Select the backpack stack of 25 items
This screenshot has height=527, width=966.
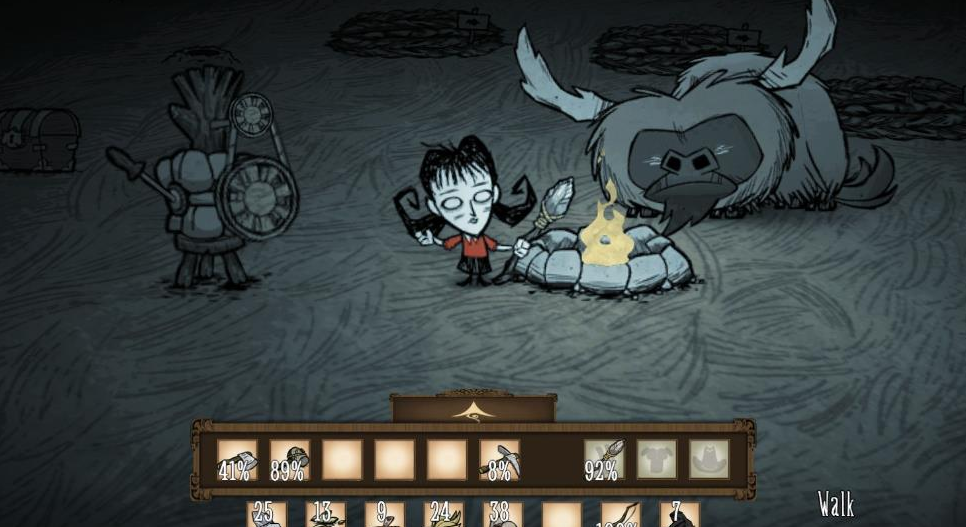[x=267, y=515]
